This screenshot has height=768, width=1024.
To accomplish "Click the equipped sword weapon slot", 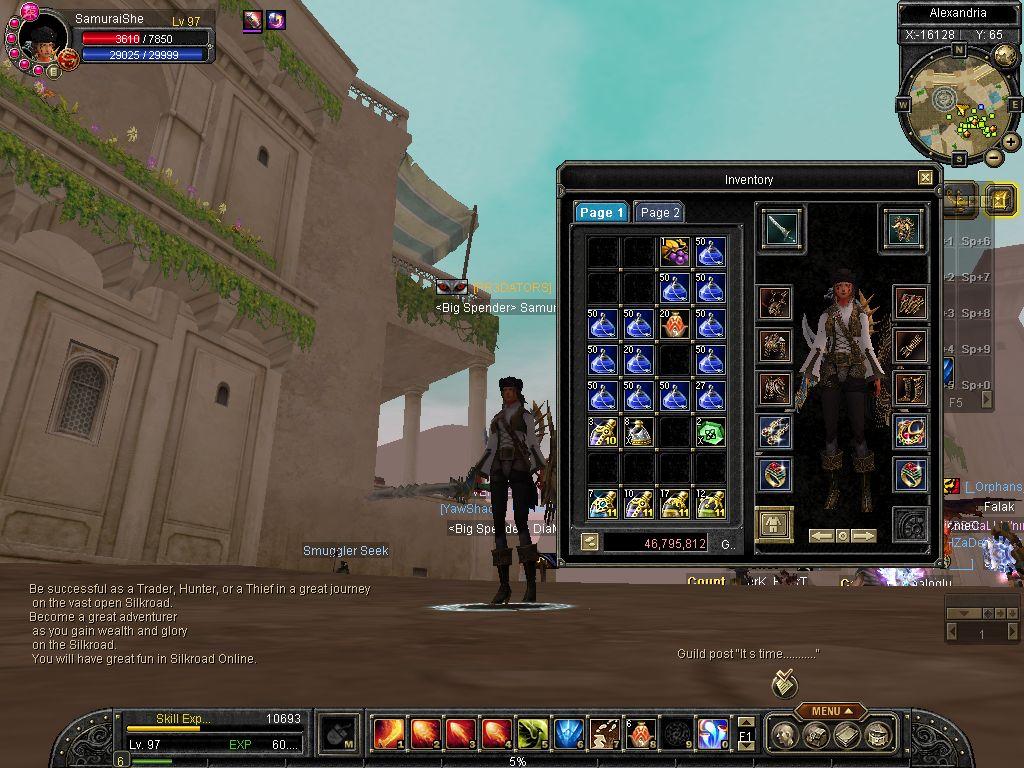I will [780, 227].
